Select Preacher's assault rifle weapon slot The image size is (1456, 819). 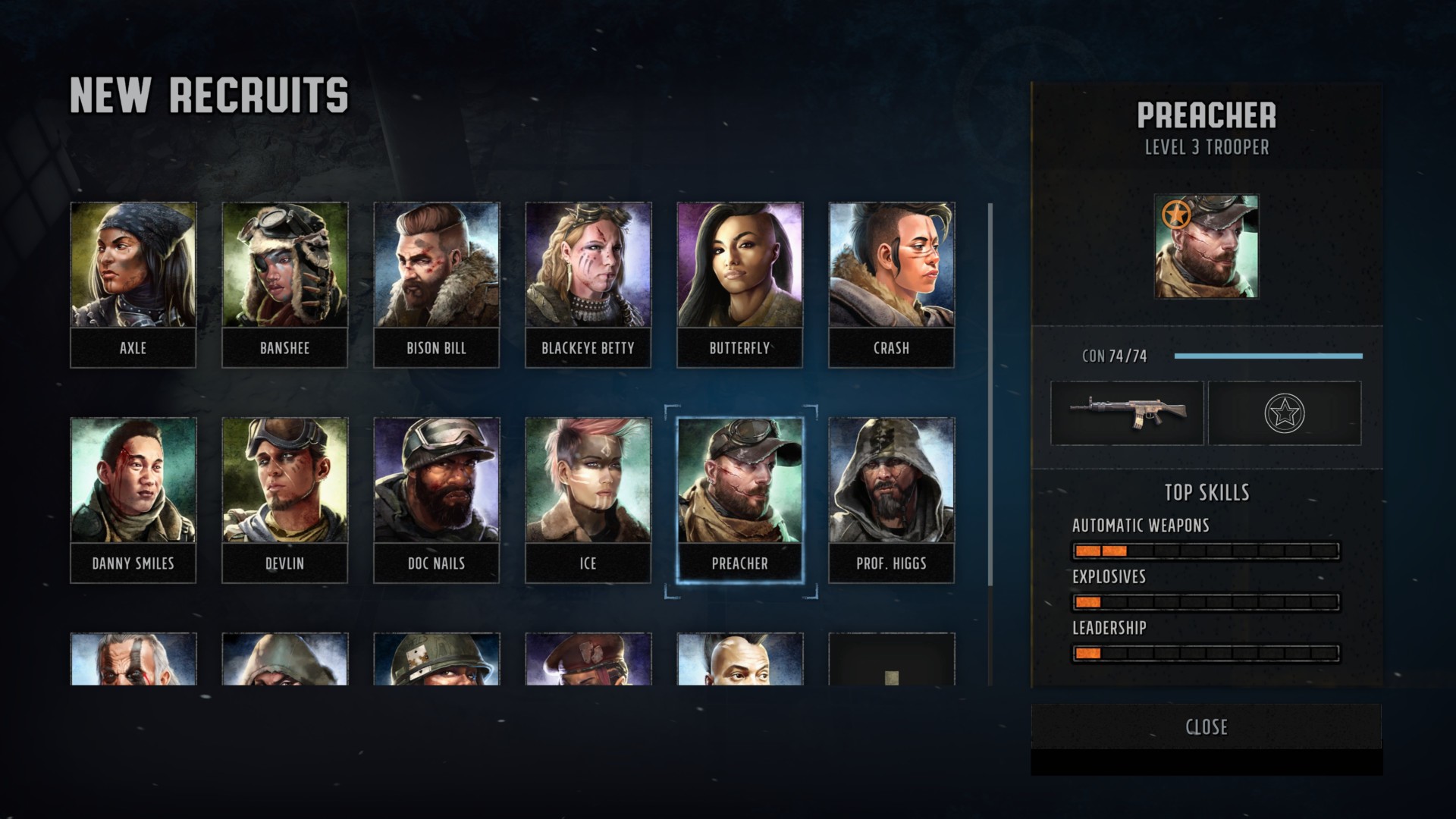[1127, 413]
